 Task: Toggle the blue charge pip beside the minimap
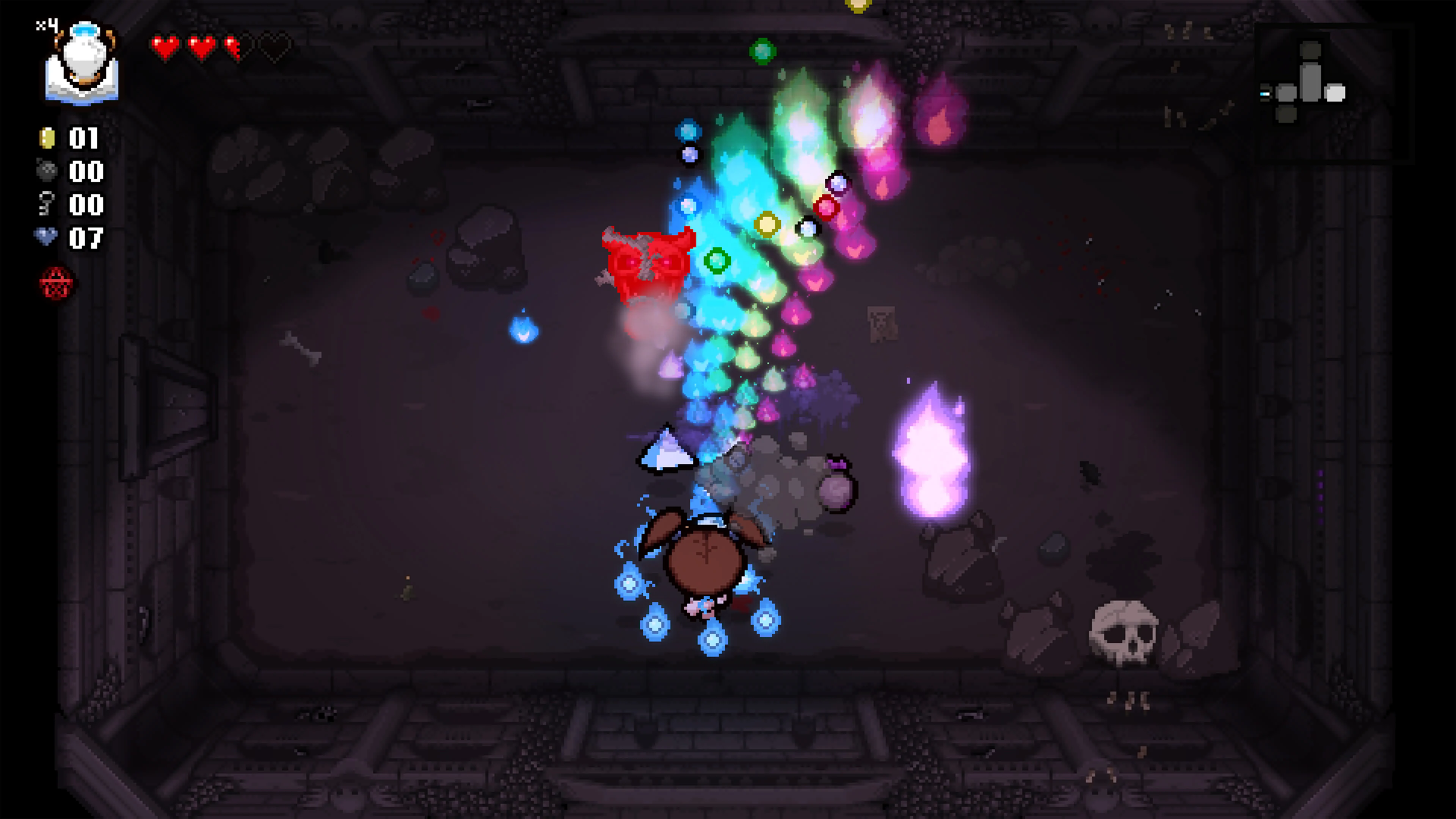1265,94
